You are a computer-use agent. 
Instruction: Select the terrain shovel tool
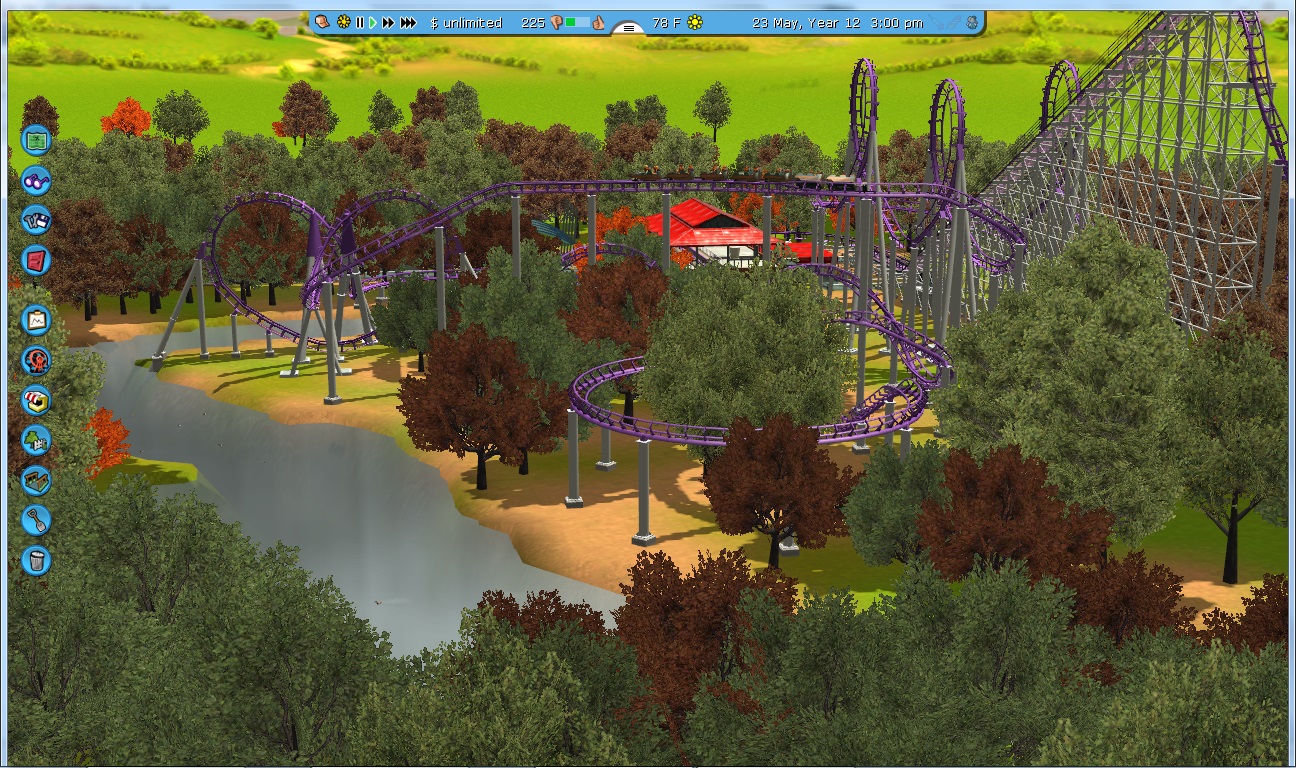pyautogui.click(x=36, y=520)
